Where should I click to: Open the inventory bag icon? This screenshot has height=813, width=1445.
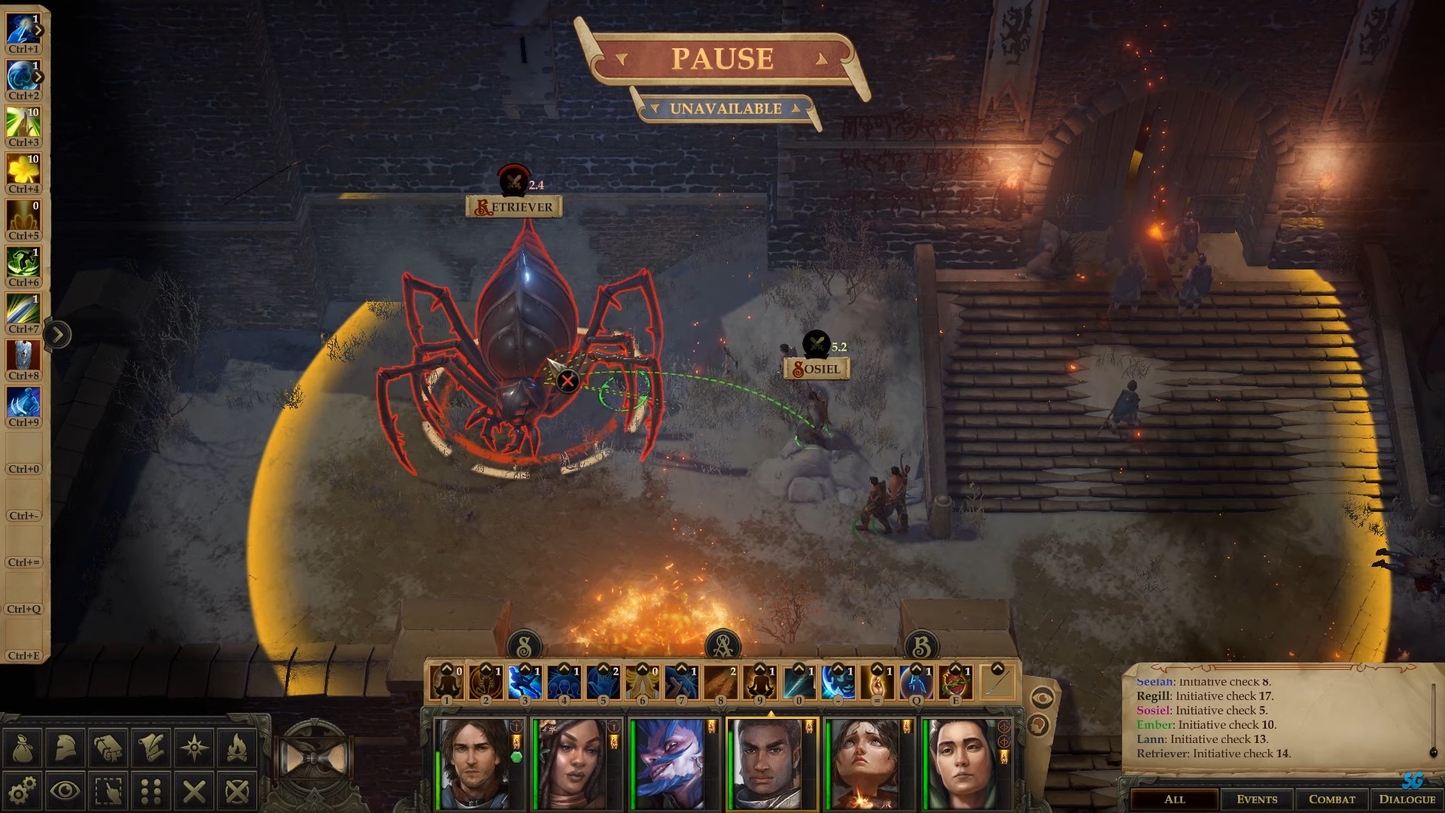click(x=22, y=747)
